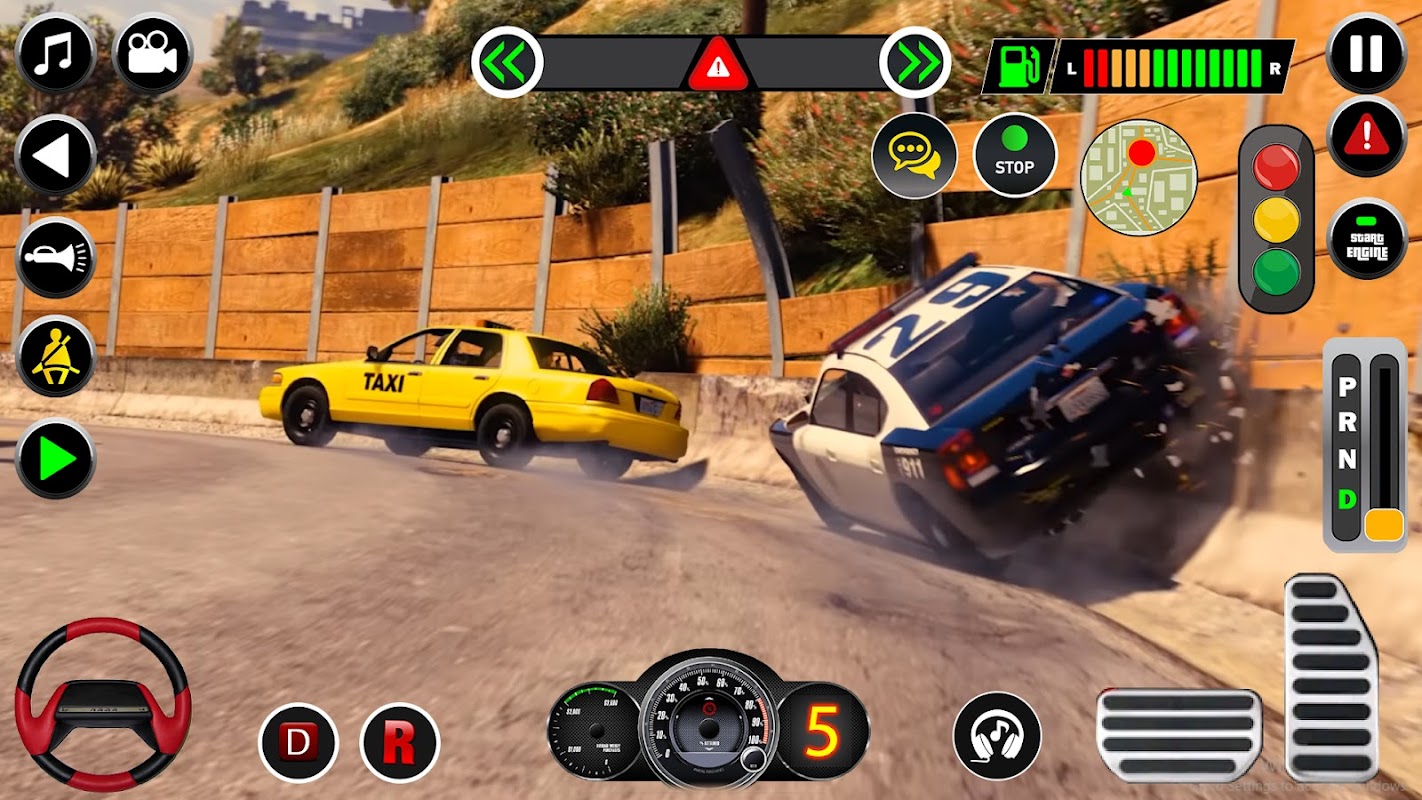Activate the right turn signal
This screenshot has width=1422, height=800.
pos(915,62)
